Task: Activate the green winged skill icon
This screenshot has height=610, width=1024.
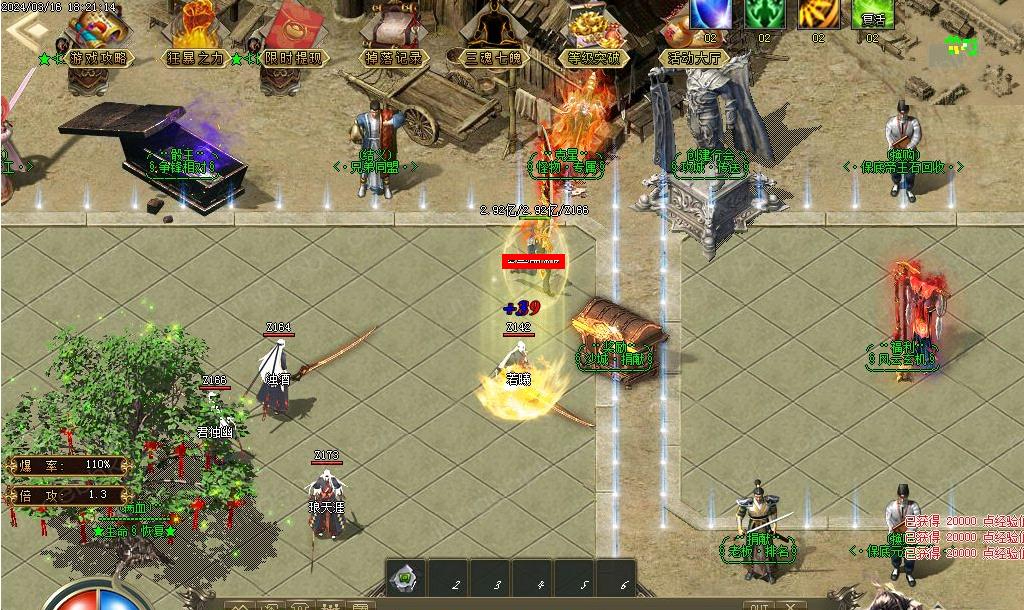Action: click(764, 14)
